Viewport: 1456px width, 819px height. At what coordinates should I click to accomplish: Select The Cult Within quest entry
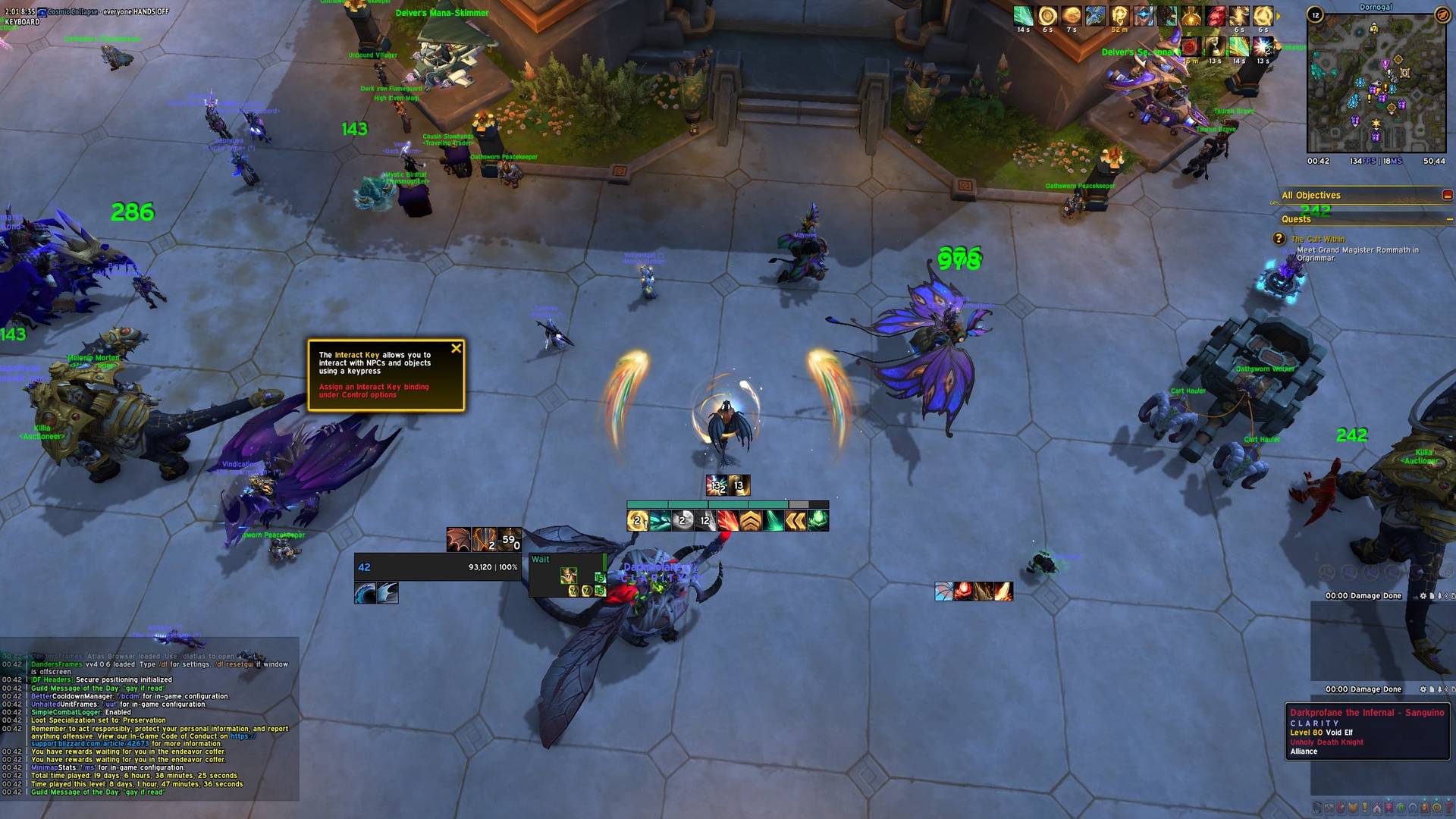point(1318,239)
